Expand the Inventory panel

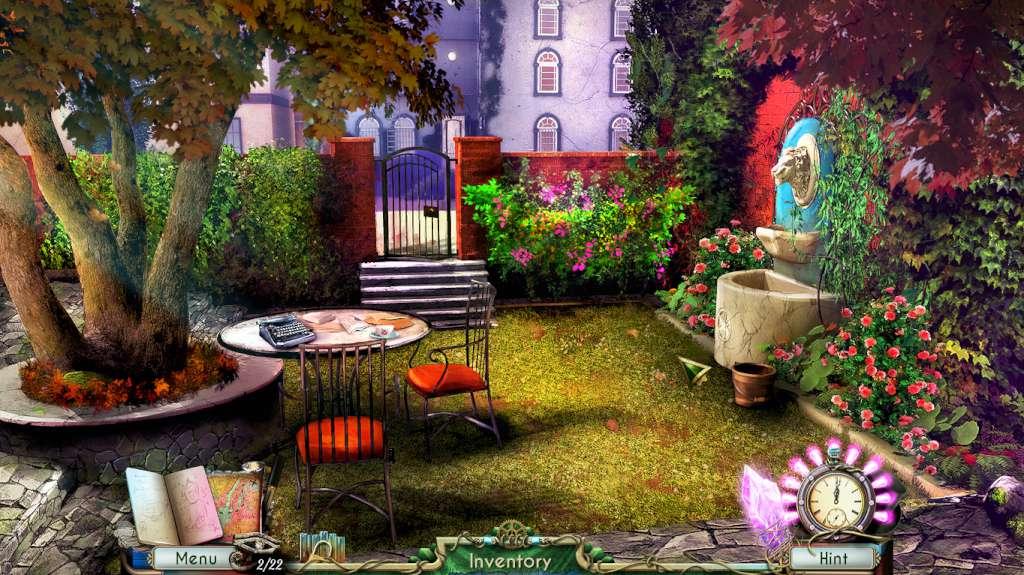[x=510, y=560]
